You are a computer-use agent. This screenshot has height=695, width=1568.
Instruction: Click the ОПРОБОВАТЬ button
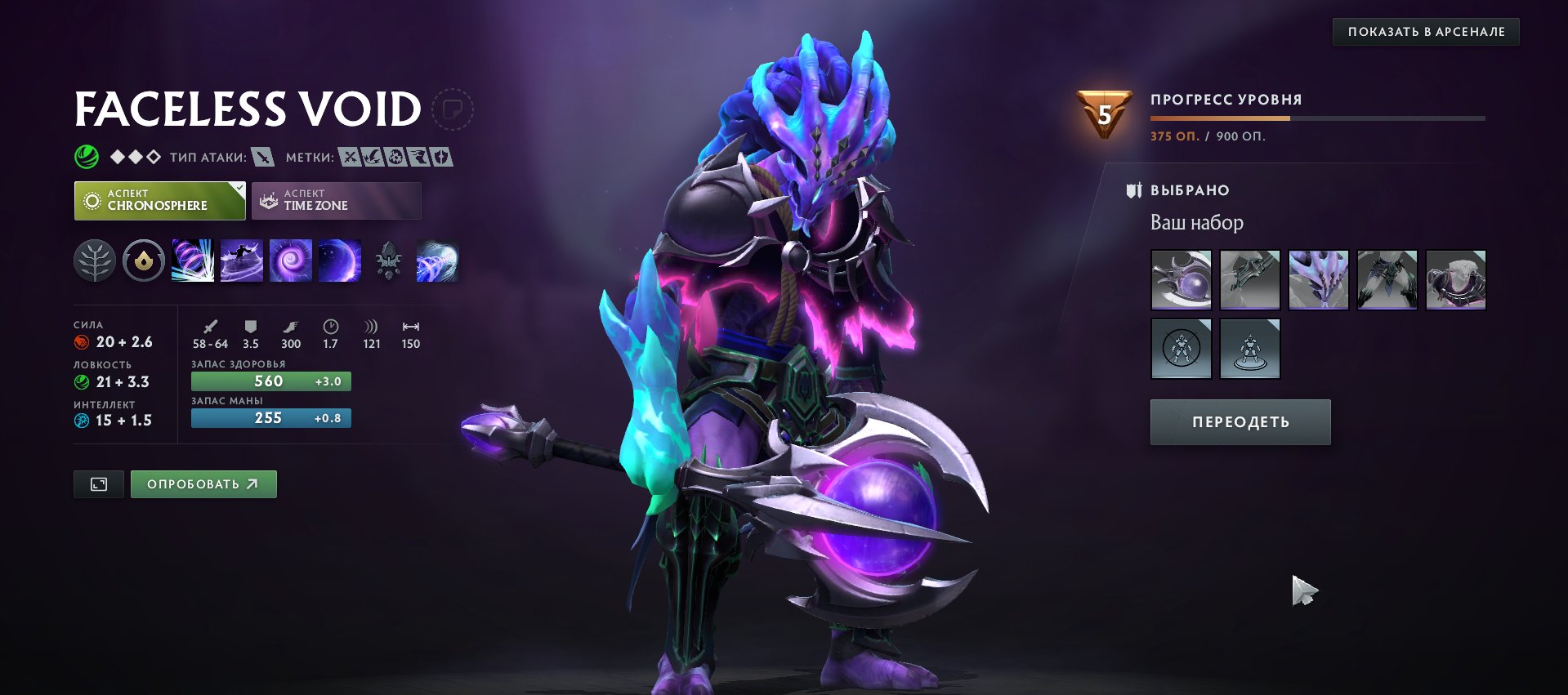203,483
